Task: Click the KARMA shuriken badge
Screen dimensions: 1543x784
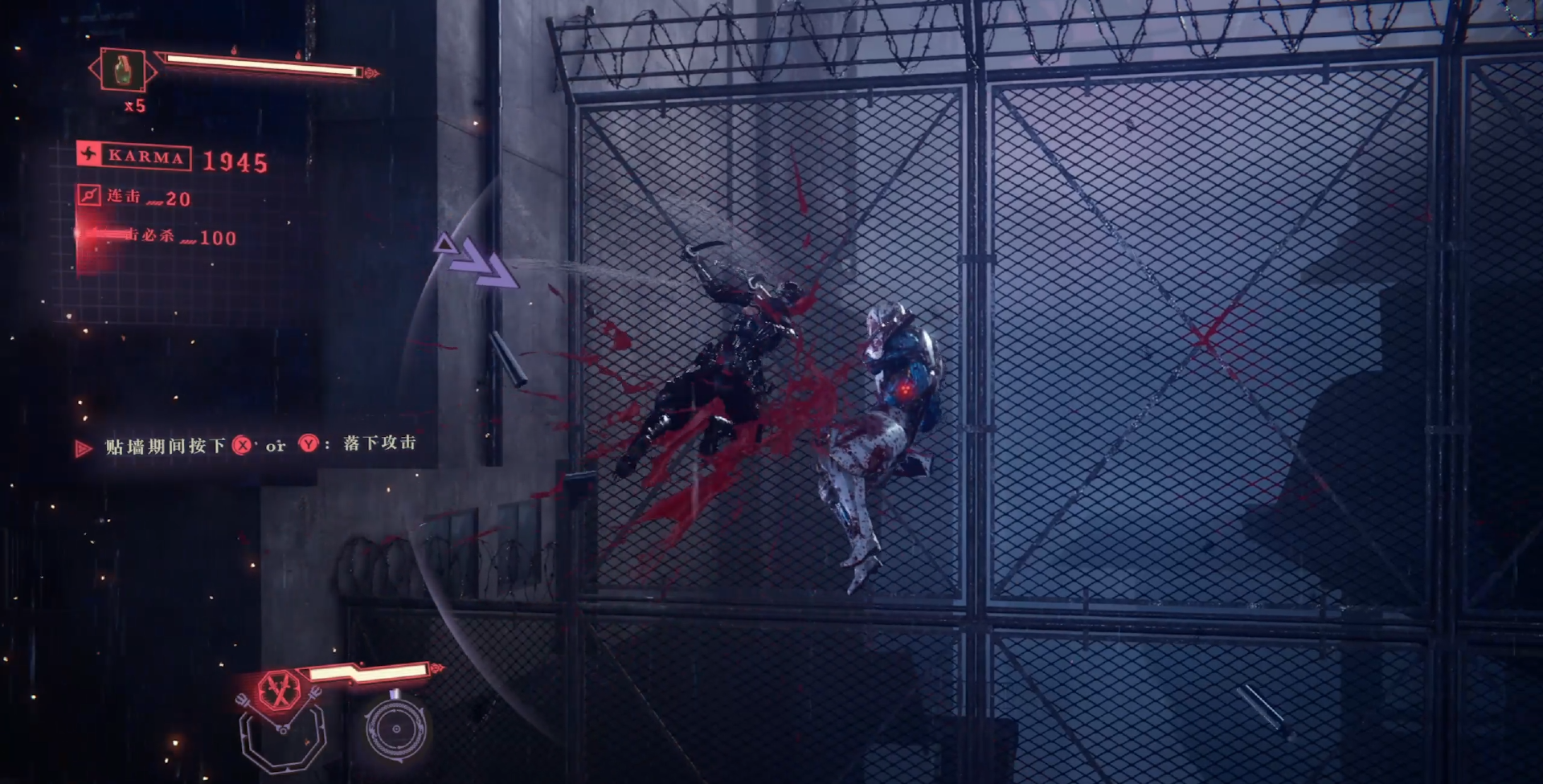Action: (x=89, y=154)
